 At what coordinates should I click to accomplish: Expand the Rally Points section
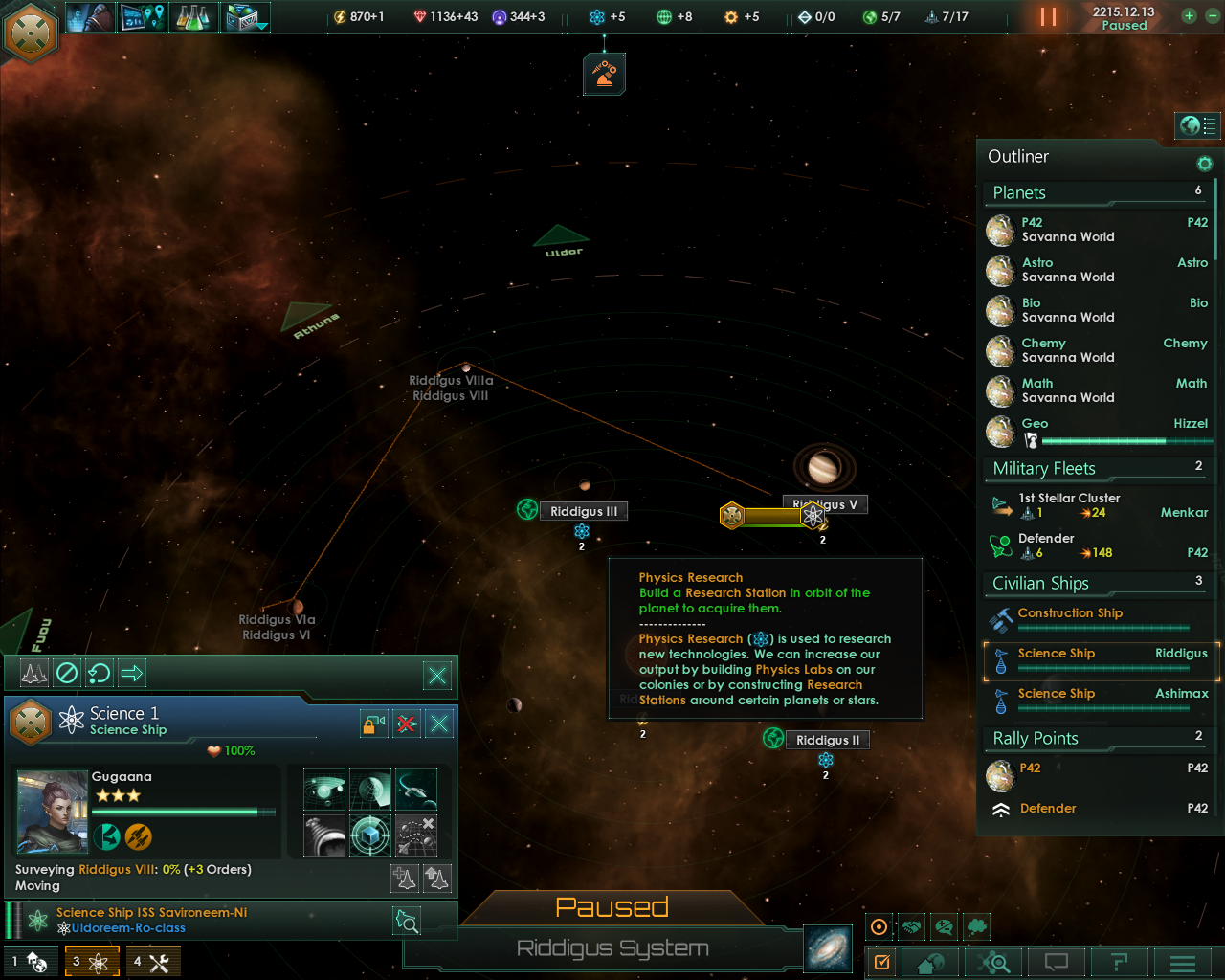coord(1097,738)
